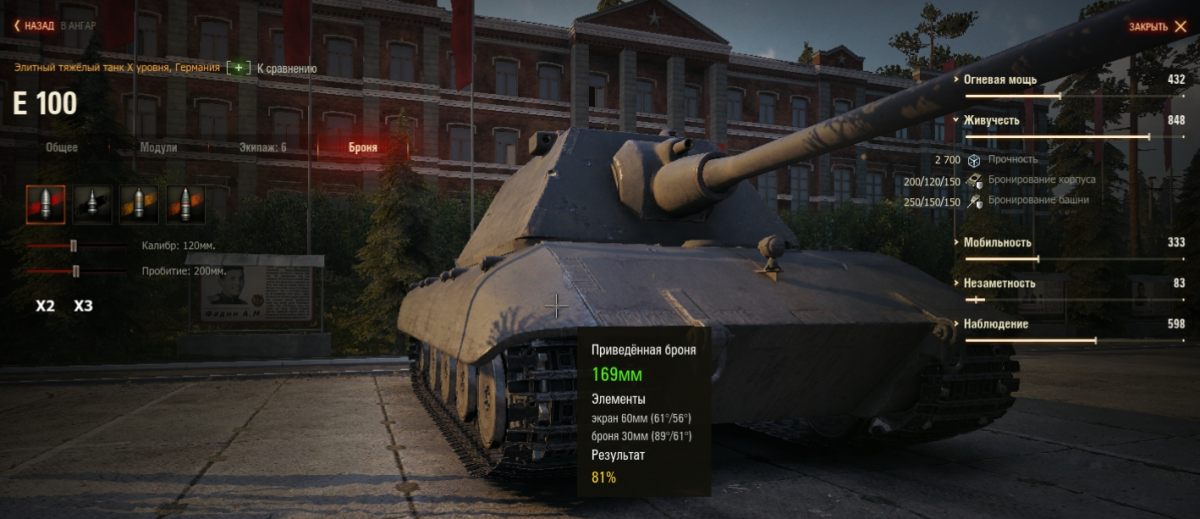
Task: Switch to the Общее tab
Action: click(61, 147)
